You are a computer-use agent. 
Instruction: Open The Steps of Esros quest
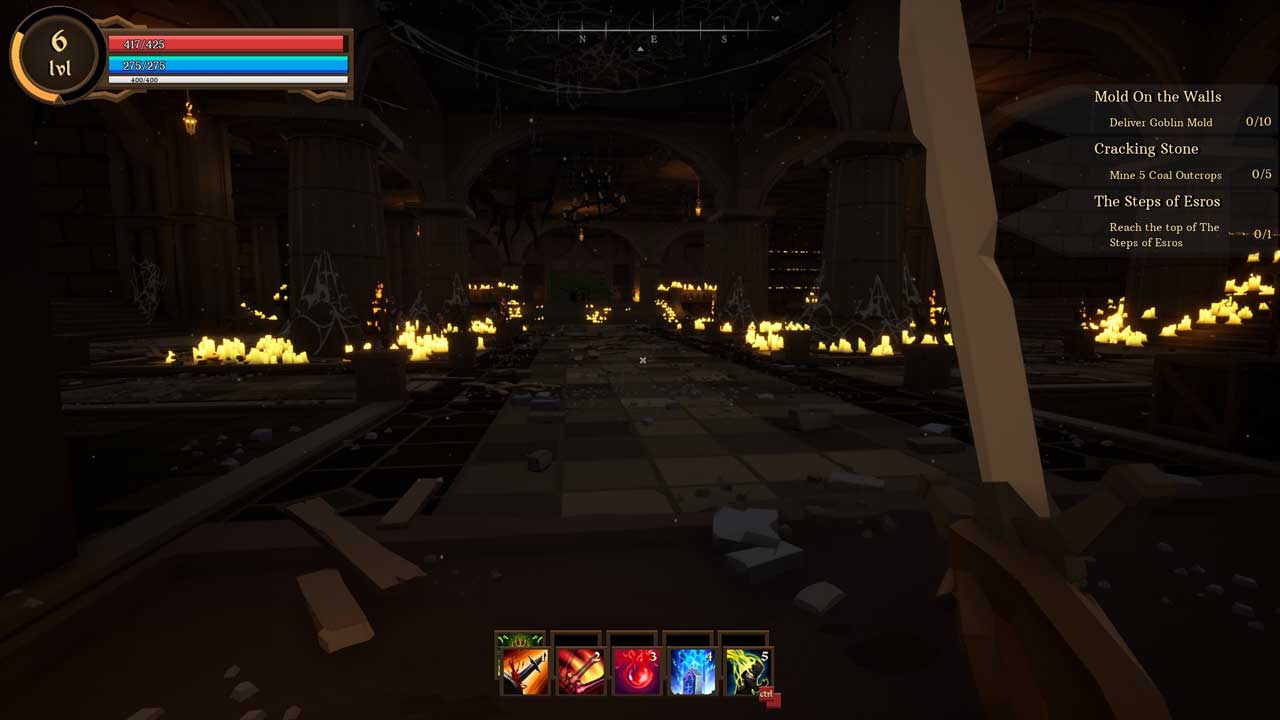pos(1157,201)
